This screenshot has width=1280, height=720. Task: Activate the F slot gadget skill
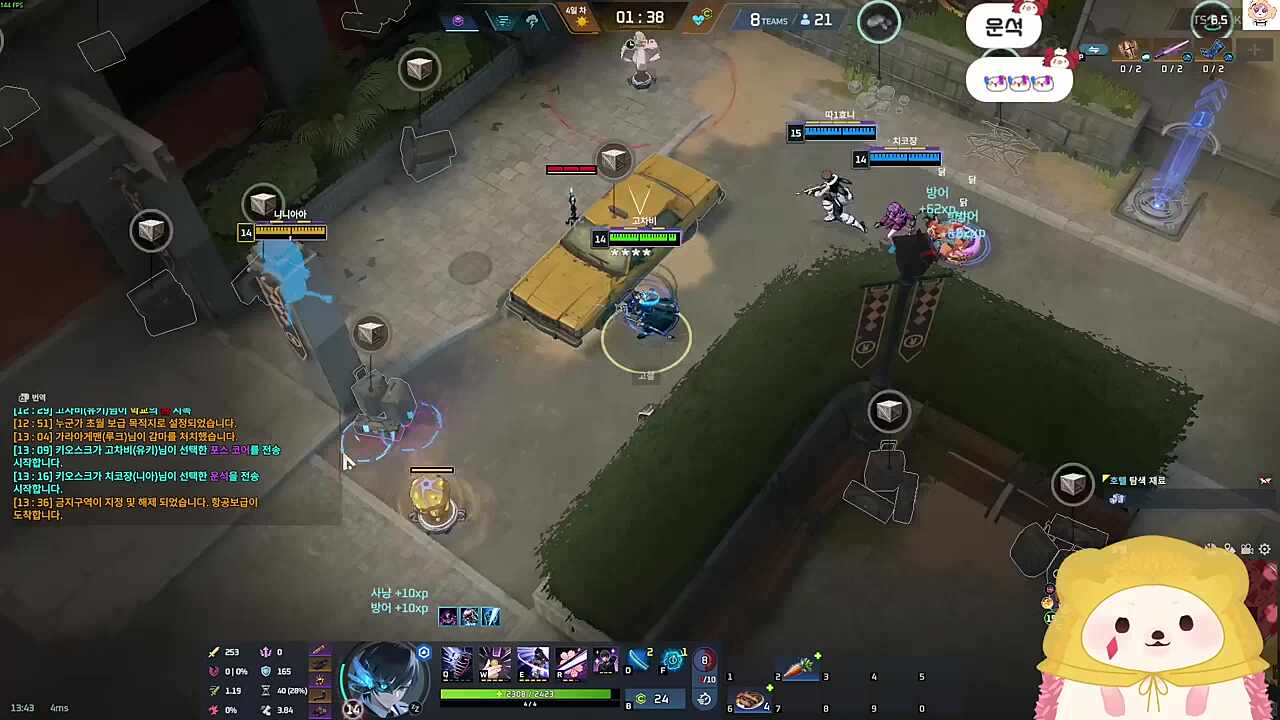pyautogui.click(x=672, y=662)
